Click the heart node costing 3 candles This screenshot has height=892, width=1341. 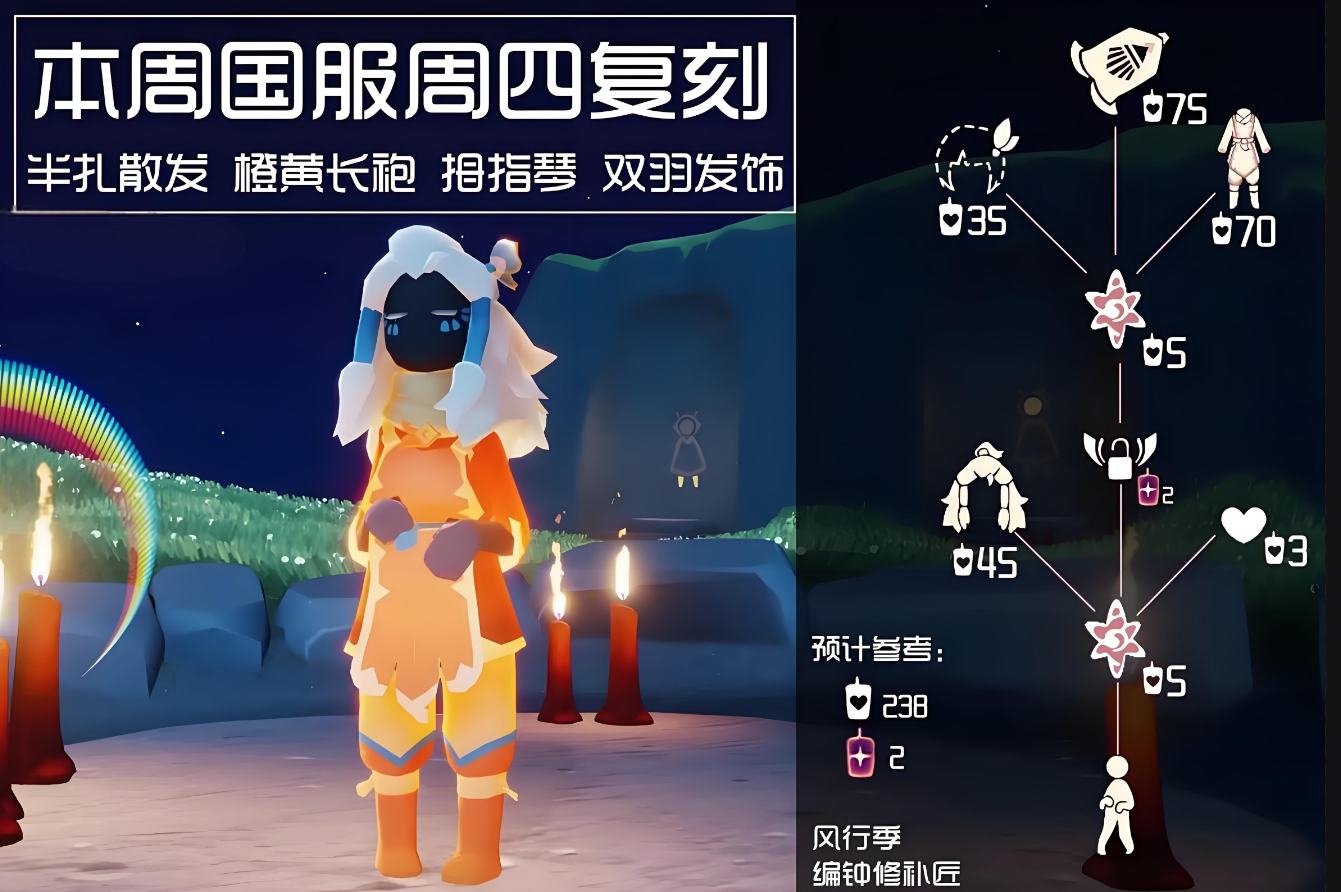coord(1243,525)
